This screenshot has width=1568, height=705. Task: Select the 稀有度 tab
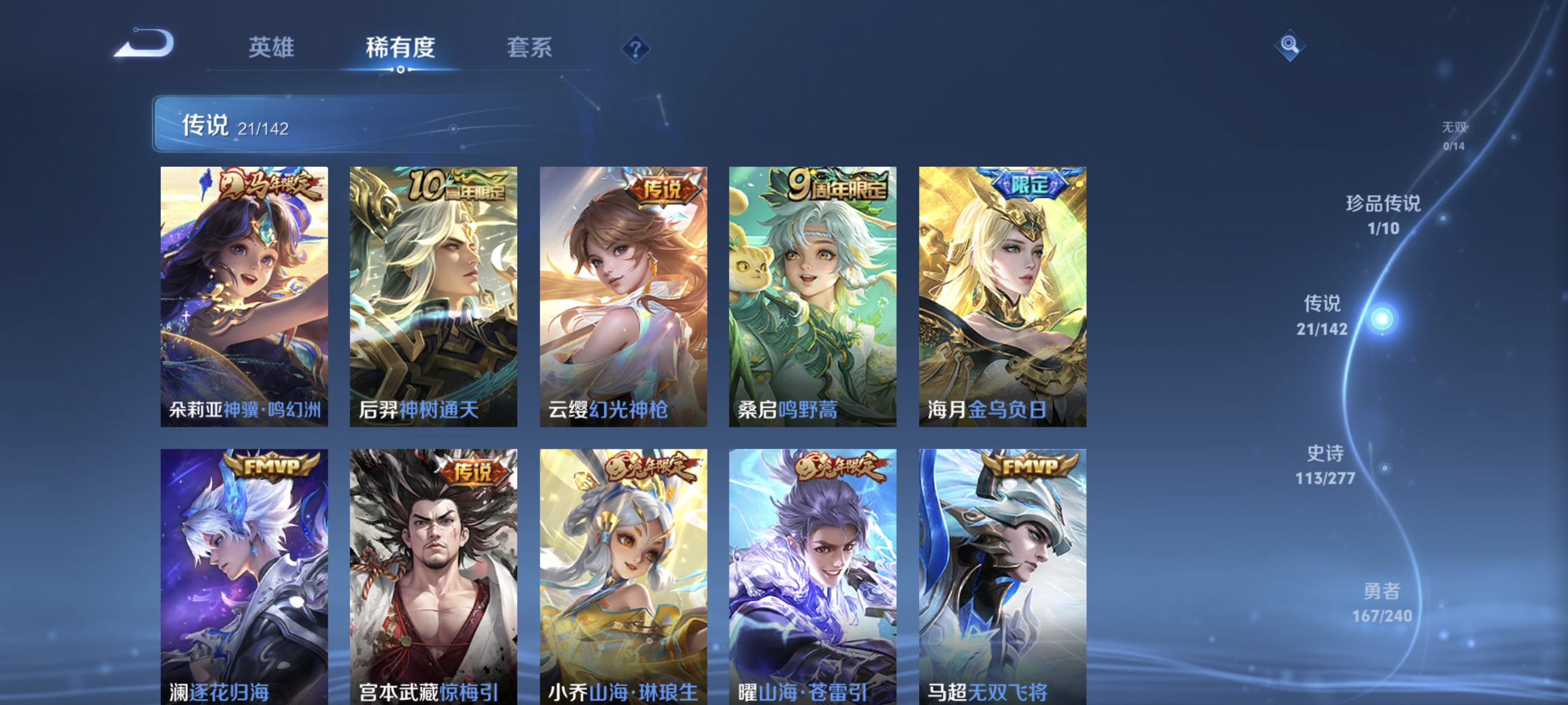click(x=401, y=47)
